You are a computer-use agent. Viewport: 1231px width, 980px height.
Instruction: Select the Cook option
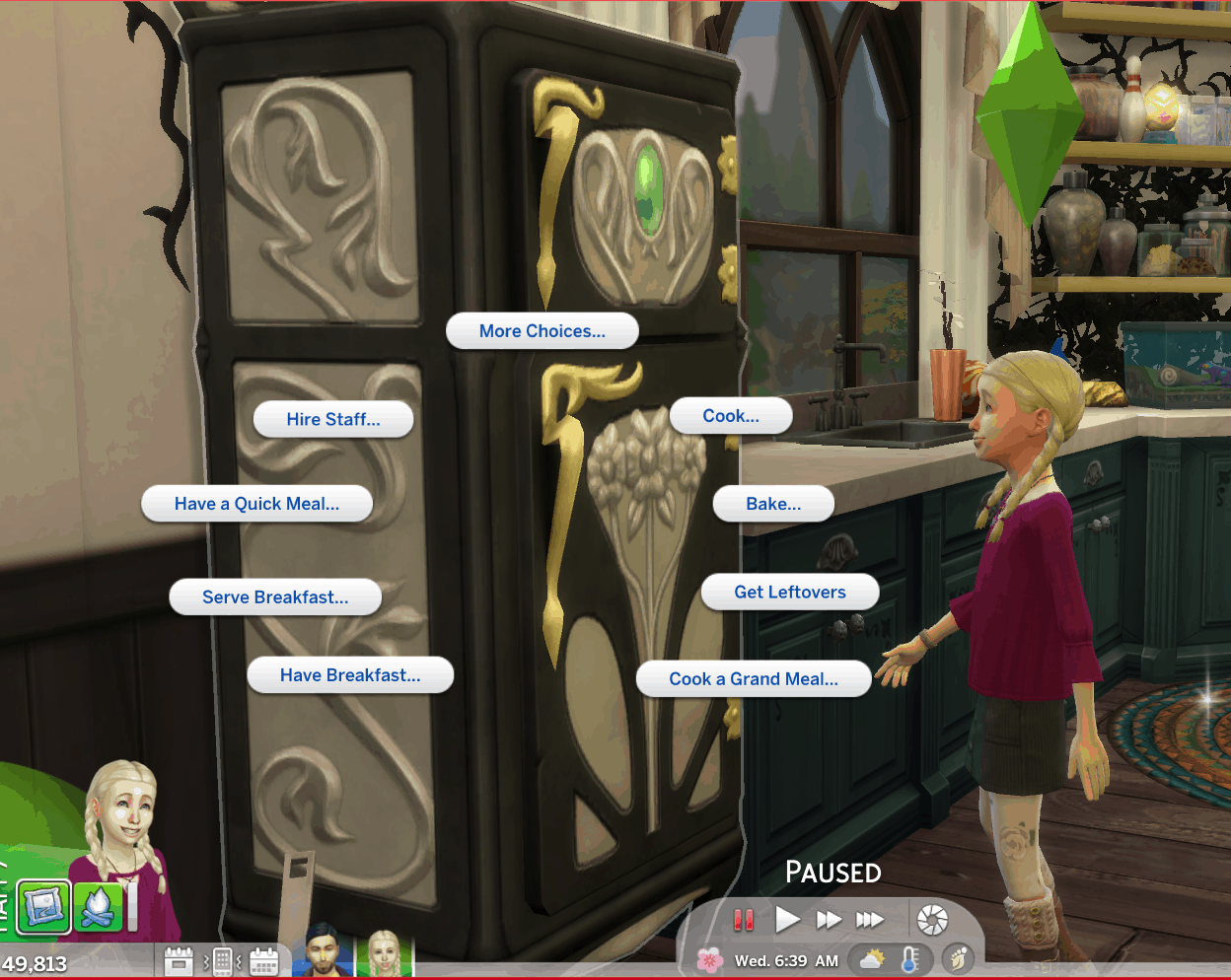pyautogui.click(x=731, y=416)
